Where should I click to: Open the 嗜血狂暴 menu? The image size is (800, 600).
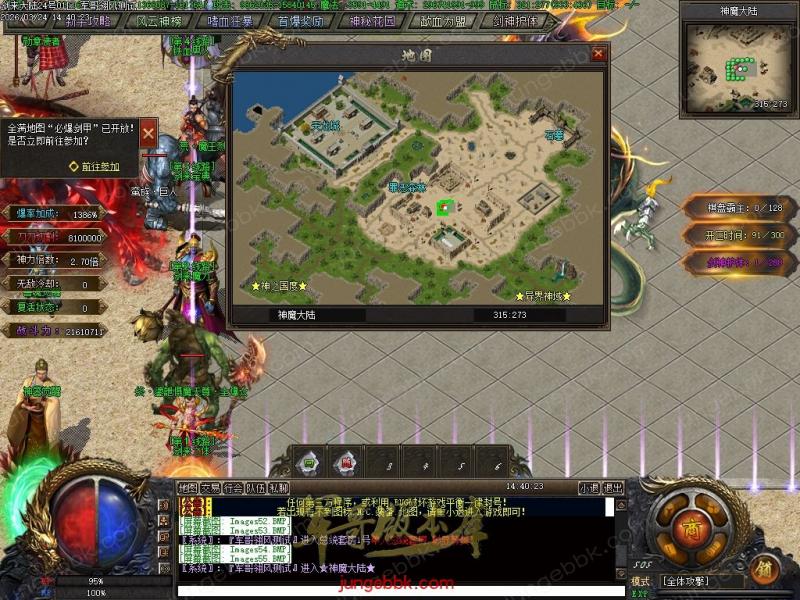229,20
